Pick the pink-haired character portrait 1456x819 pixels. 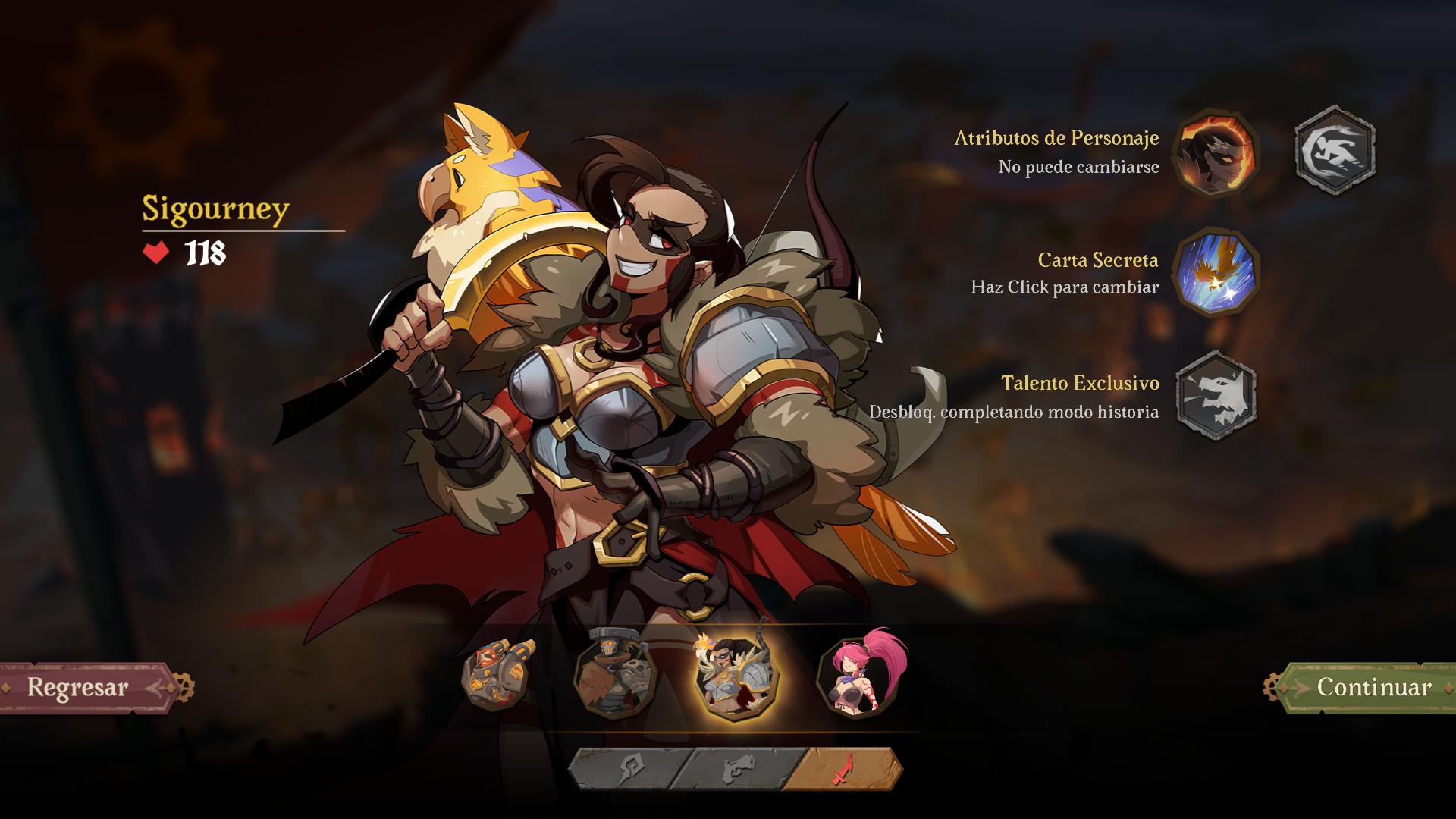tap(859, 675)
